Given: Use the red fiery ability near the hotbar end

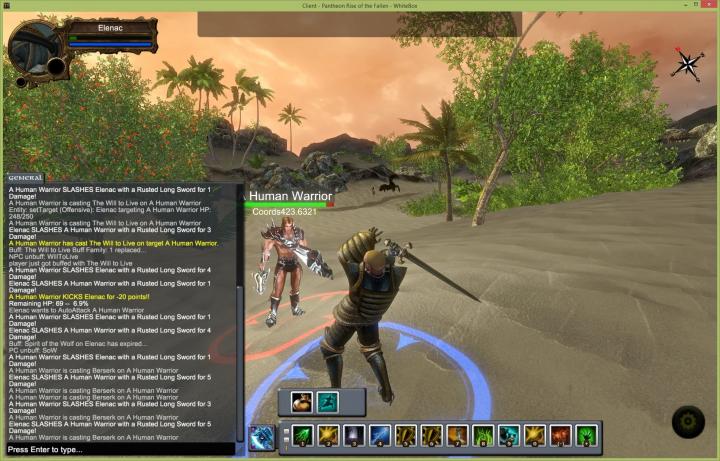Looking at the screenshot, I should click(561, 436).
